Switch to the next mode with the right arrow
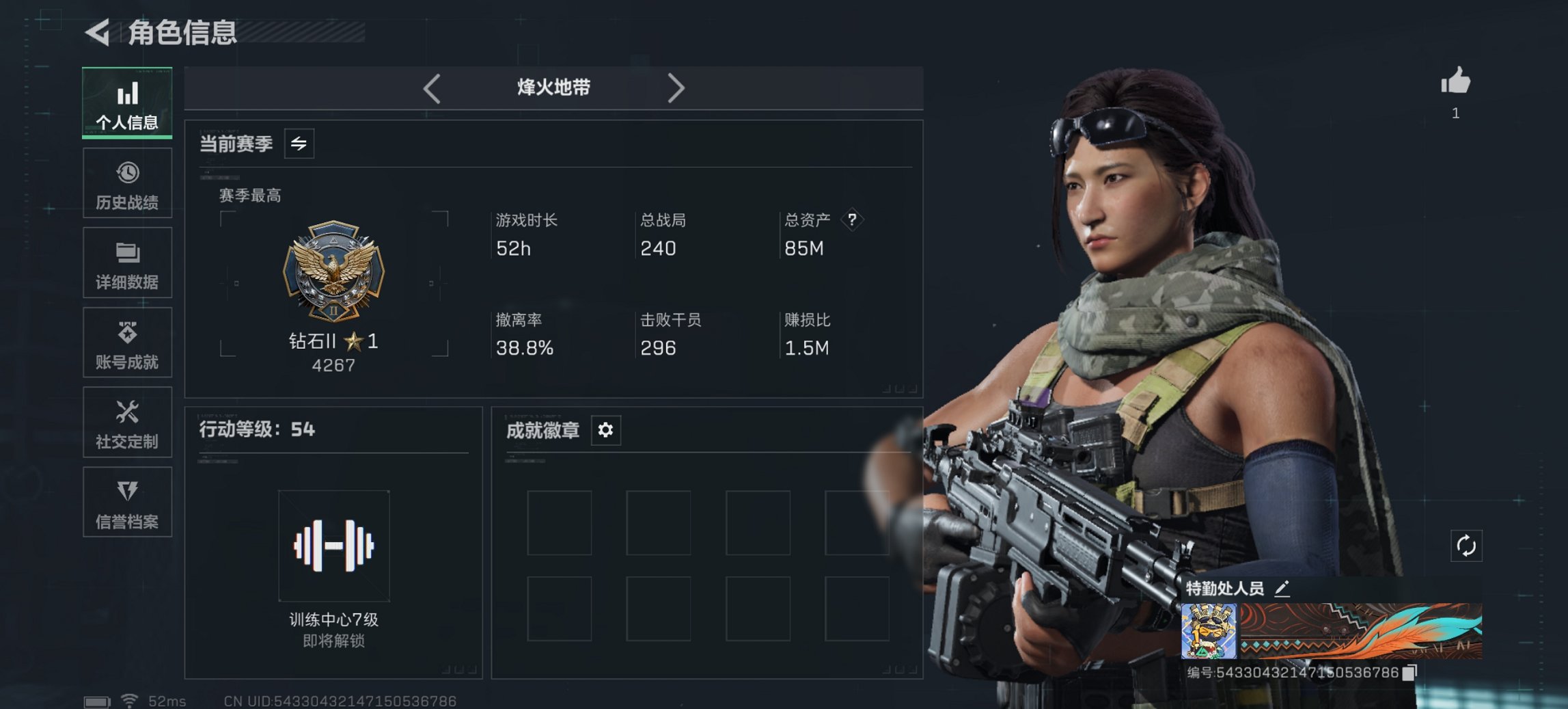This screenshot has width=1568, height=709. (677, 88)
